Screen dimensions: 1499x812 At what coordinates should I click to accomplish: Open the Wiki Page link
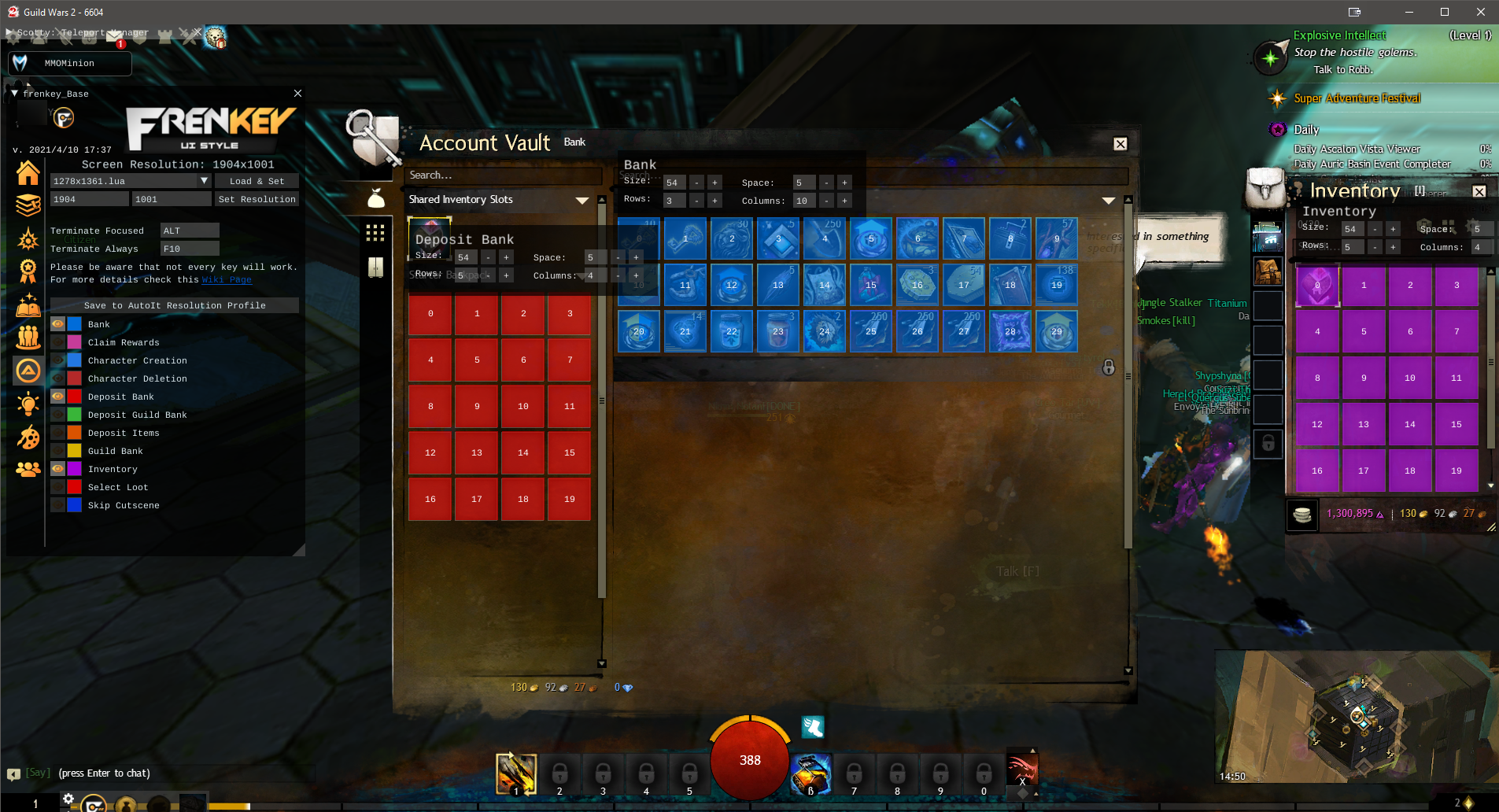coord(227,279)
